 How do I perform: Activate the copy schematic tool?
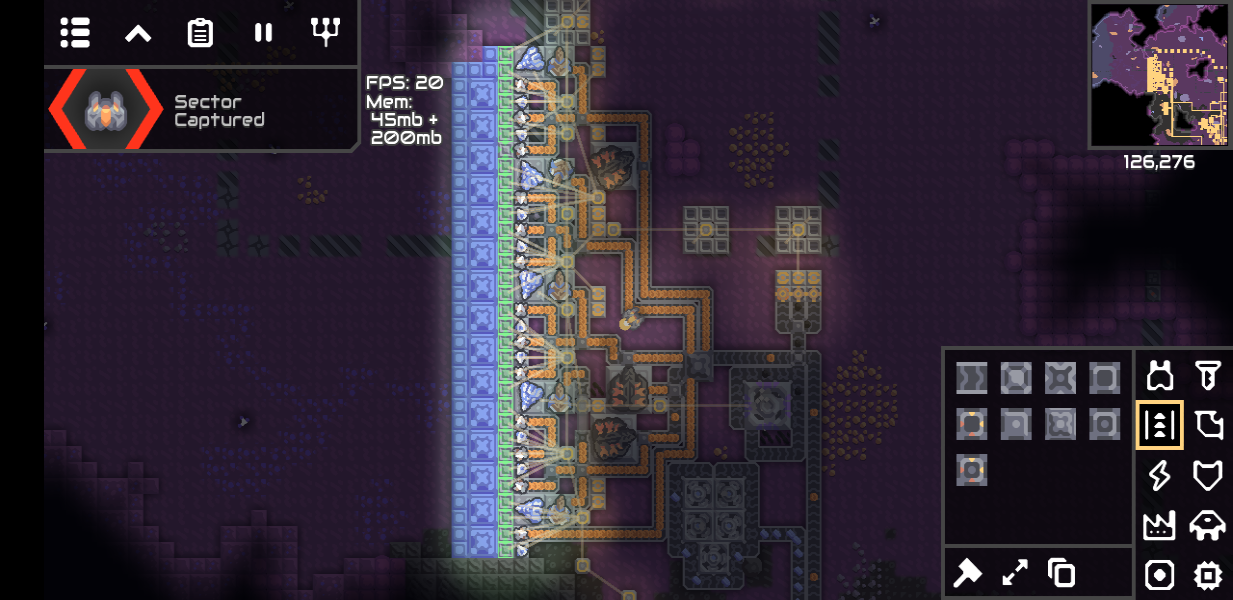pyautogui.click(x=1061, y=573)
